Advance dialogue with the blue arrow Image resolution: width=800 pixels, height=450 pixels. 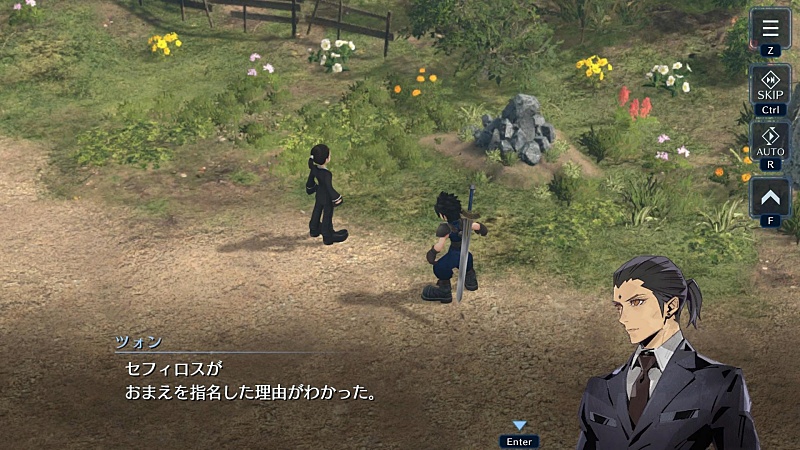point(519,426)
